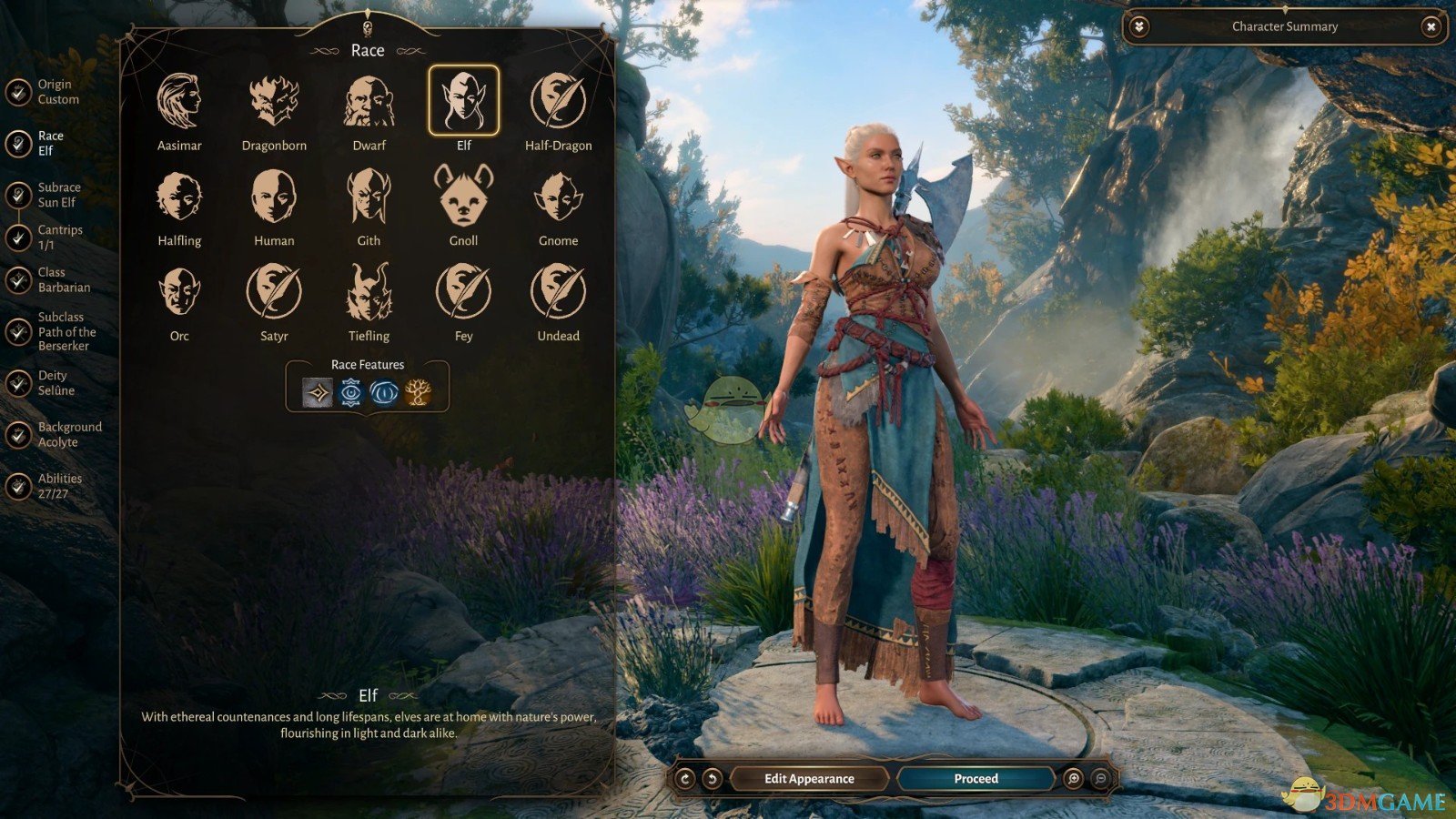Pick the Gnoll race icon

tap(463, 198)
